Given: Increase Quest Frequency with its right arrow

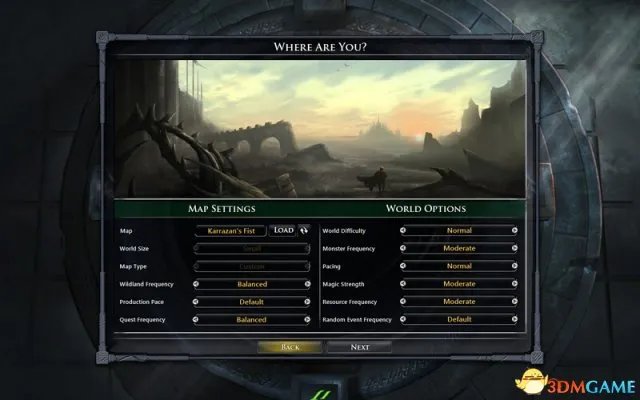Looking at the screenshot, I should click(309, 320).
